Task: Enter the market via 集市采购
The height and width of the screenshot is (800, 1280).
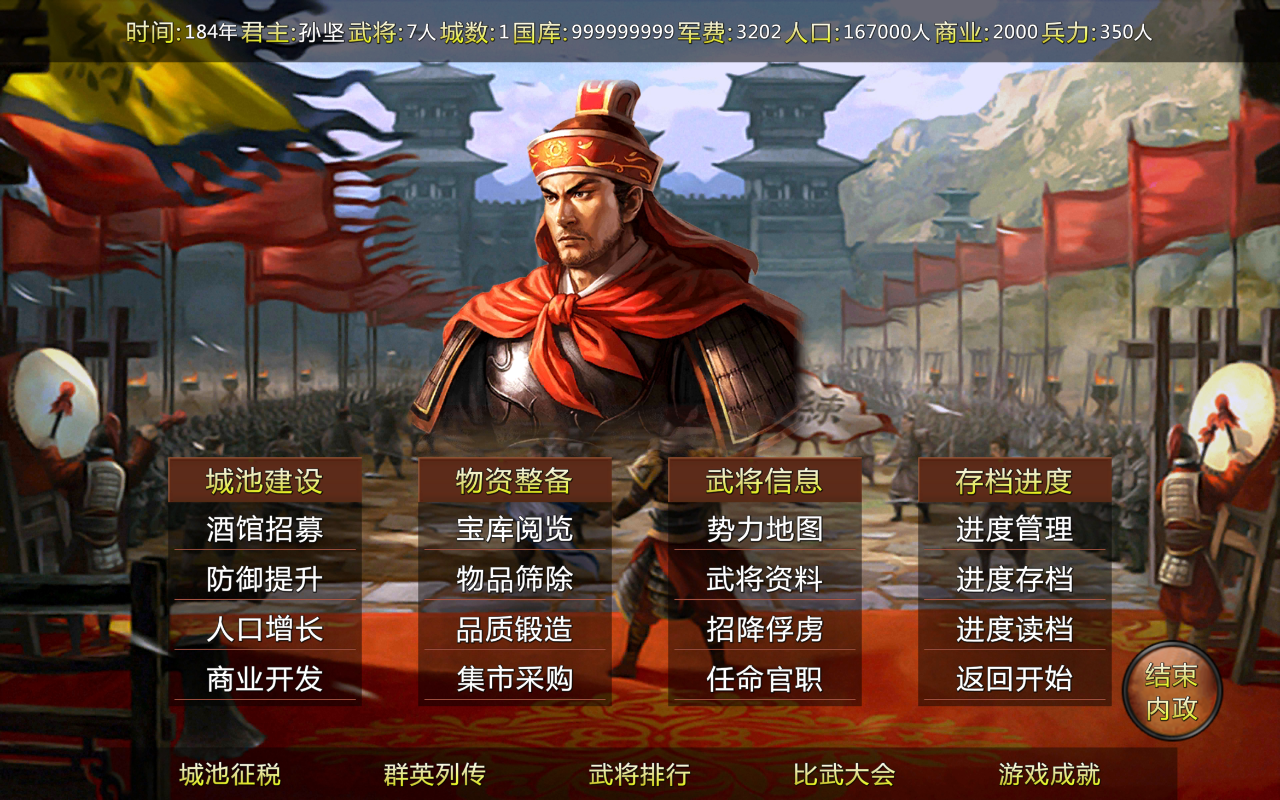Action: click(513, 681)
